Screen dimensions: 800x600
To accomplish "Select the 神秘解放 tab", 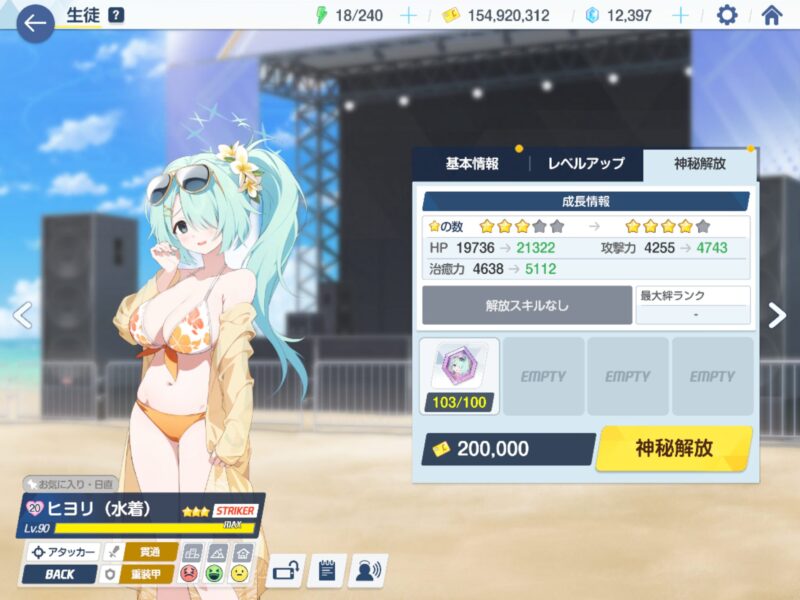I will [x=700, y=164].
